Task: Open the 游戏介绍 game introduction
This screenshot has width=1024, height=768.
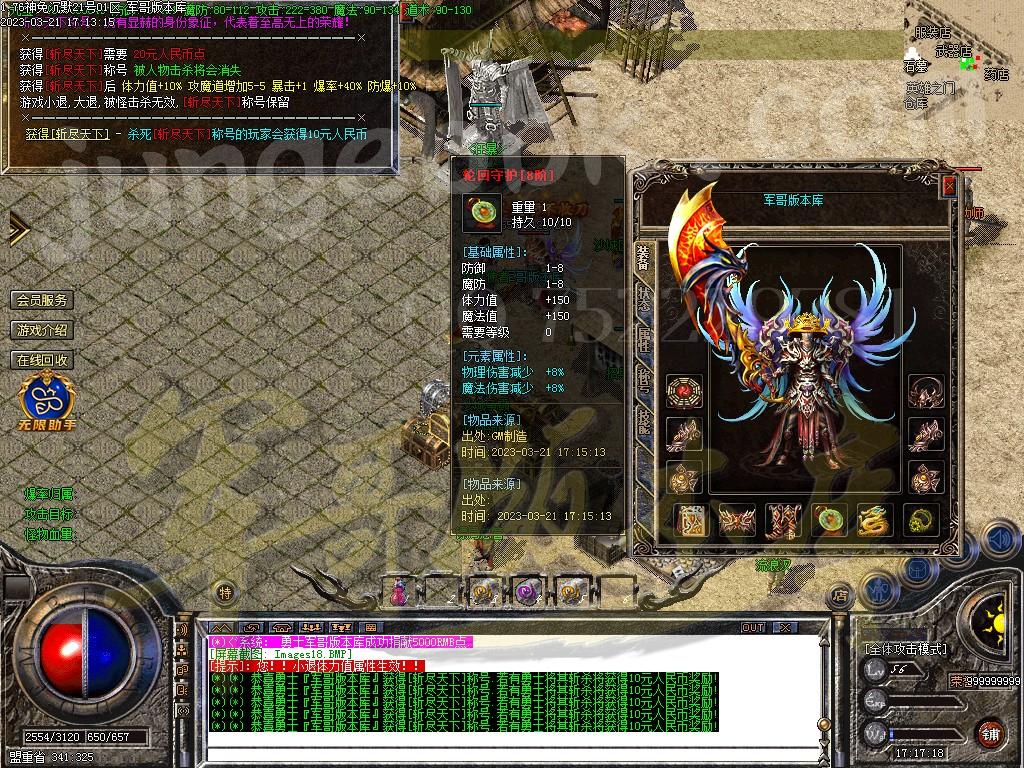Action: click(x=42, y=330)
